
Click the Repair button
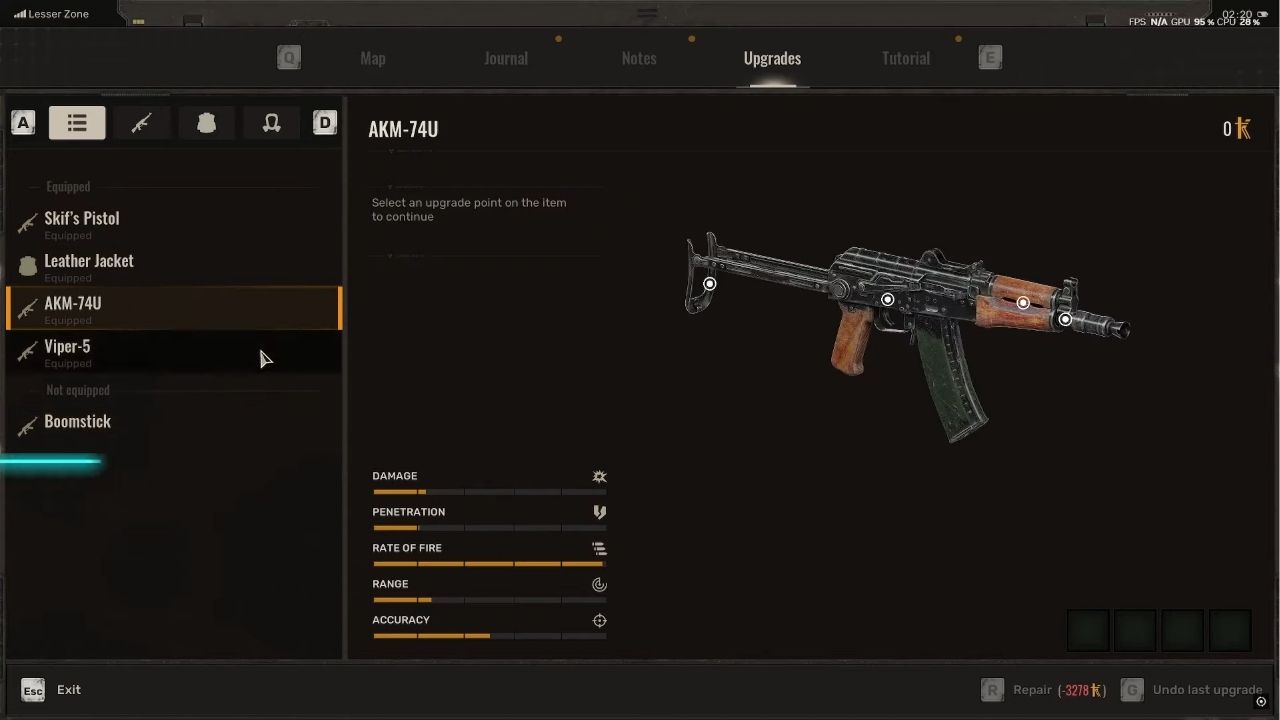(x=1032, y=689)
